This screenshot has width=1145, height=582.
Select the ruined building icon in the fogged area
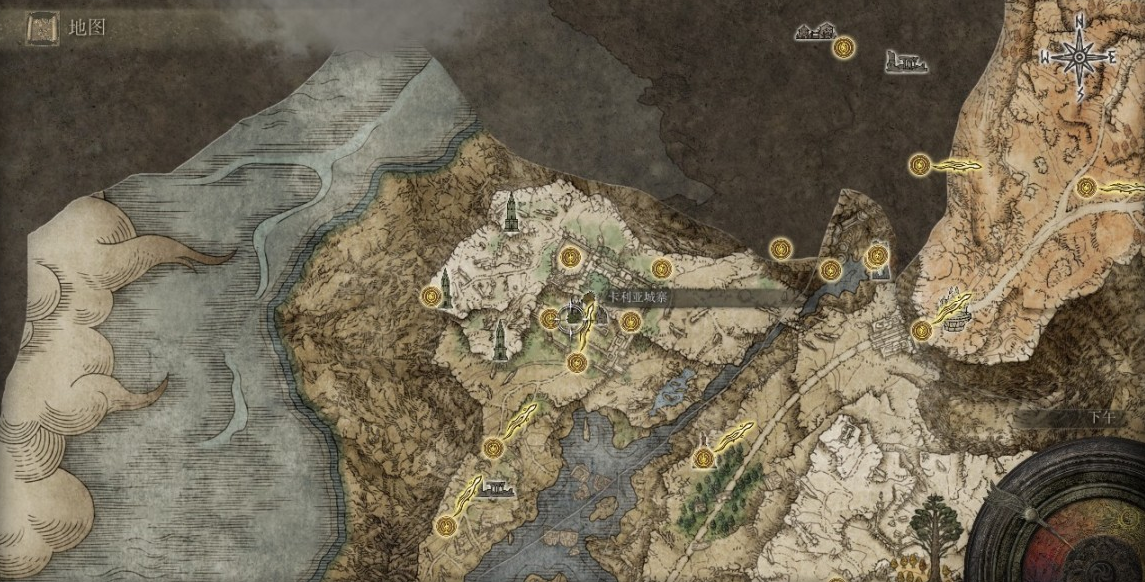[906, 63]
